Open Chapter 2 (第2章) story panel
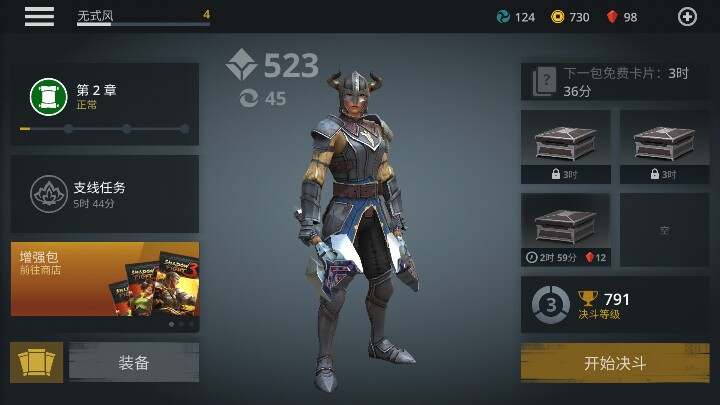 point(105,104)
